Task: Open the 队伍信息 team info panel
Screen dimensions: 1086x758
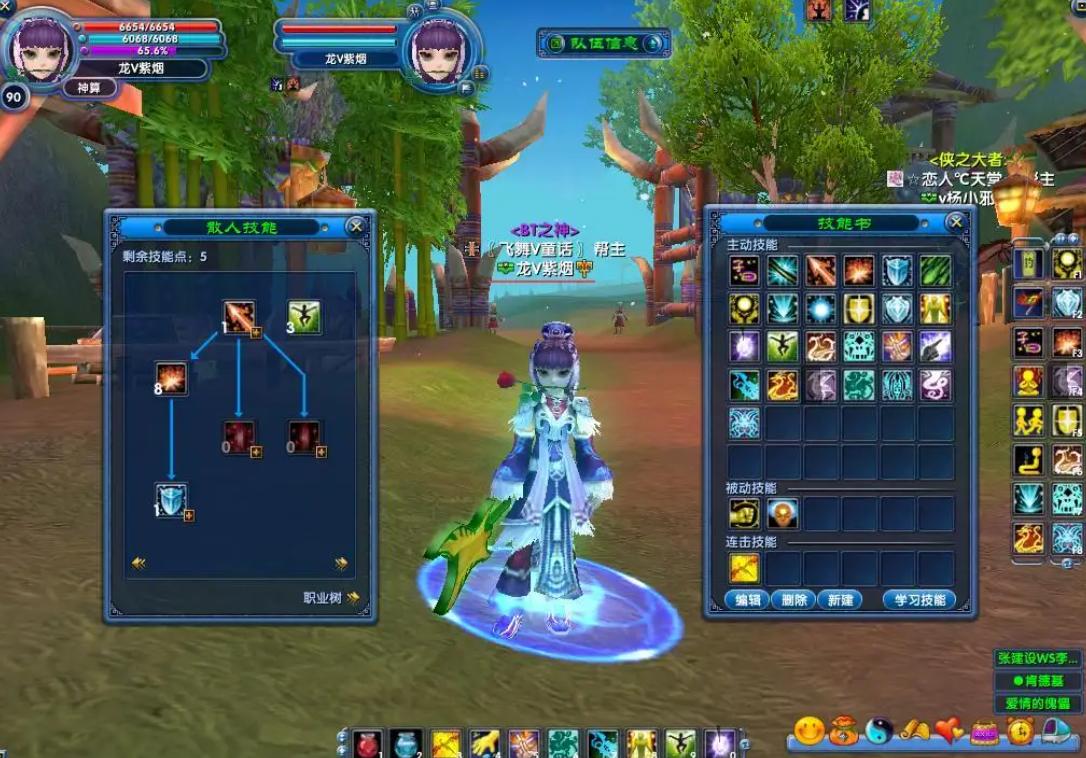Action: click(x=603, y=43)
